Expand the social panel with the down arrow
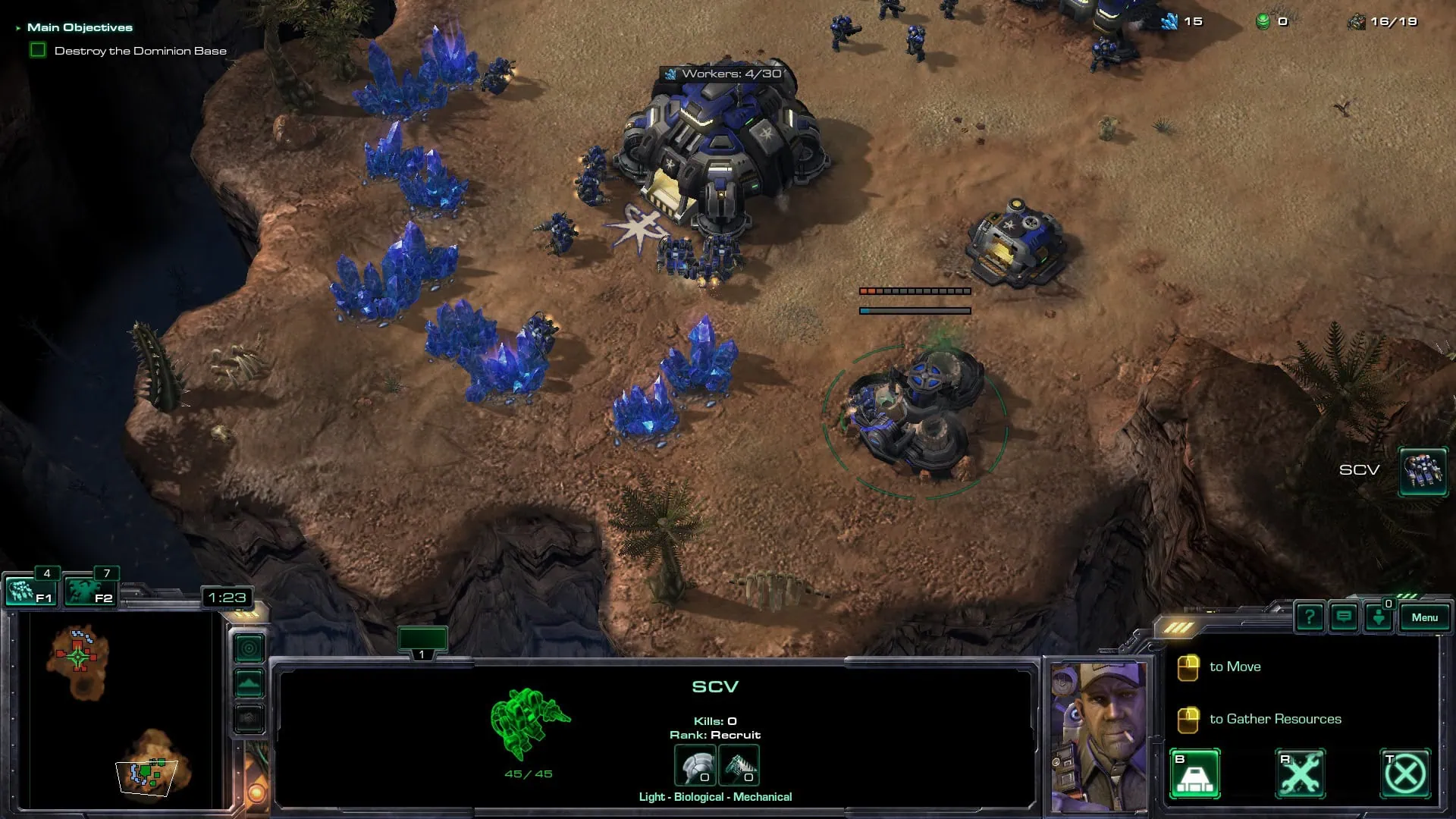 [x=1379, y=617]
